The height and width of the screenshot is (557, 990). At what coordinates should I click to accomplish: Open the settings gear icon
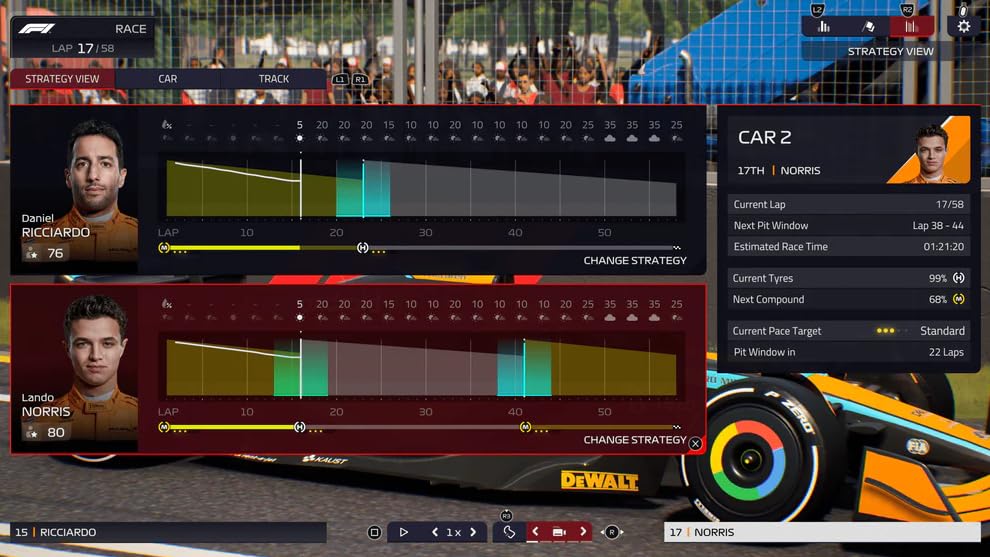point(964,27)
